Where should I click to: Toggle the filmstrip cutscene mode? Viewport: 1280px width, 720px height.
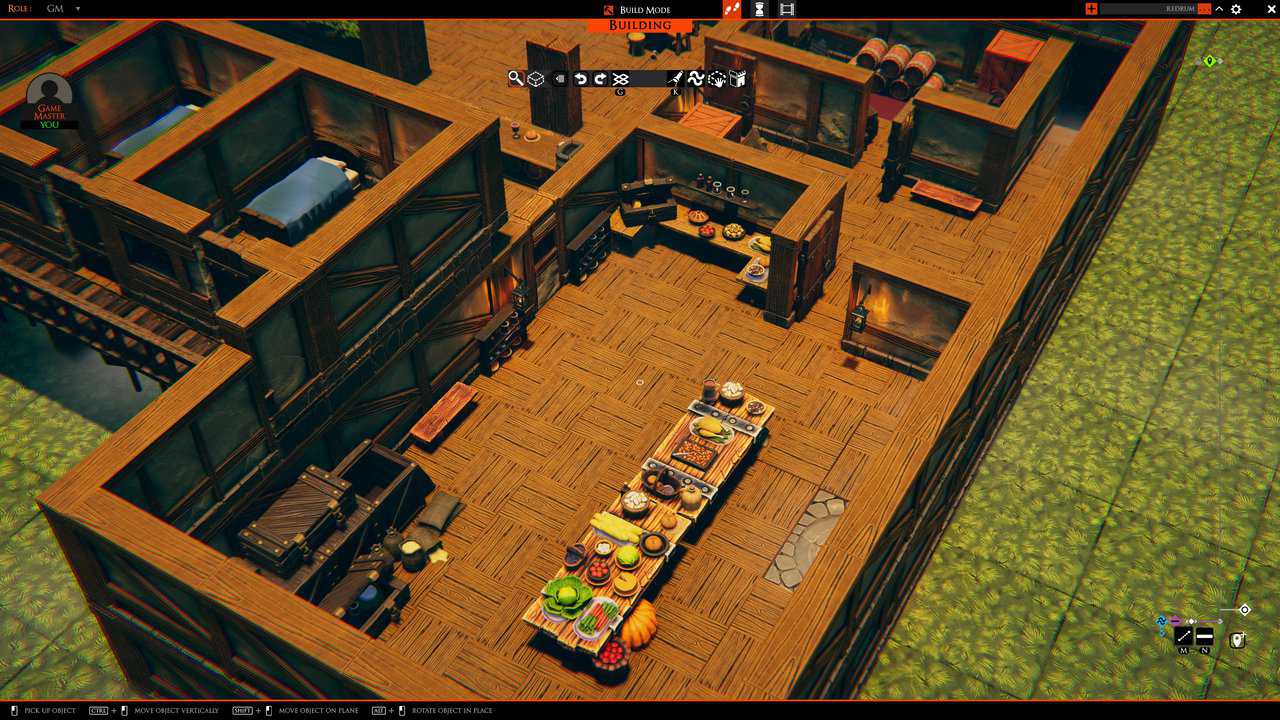click(788, 9)
